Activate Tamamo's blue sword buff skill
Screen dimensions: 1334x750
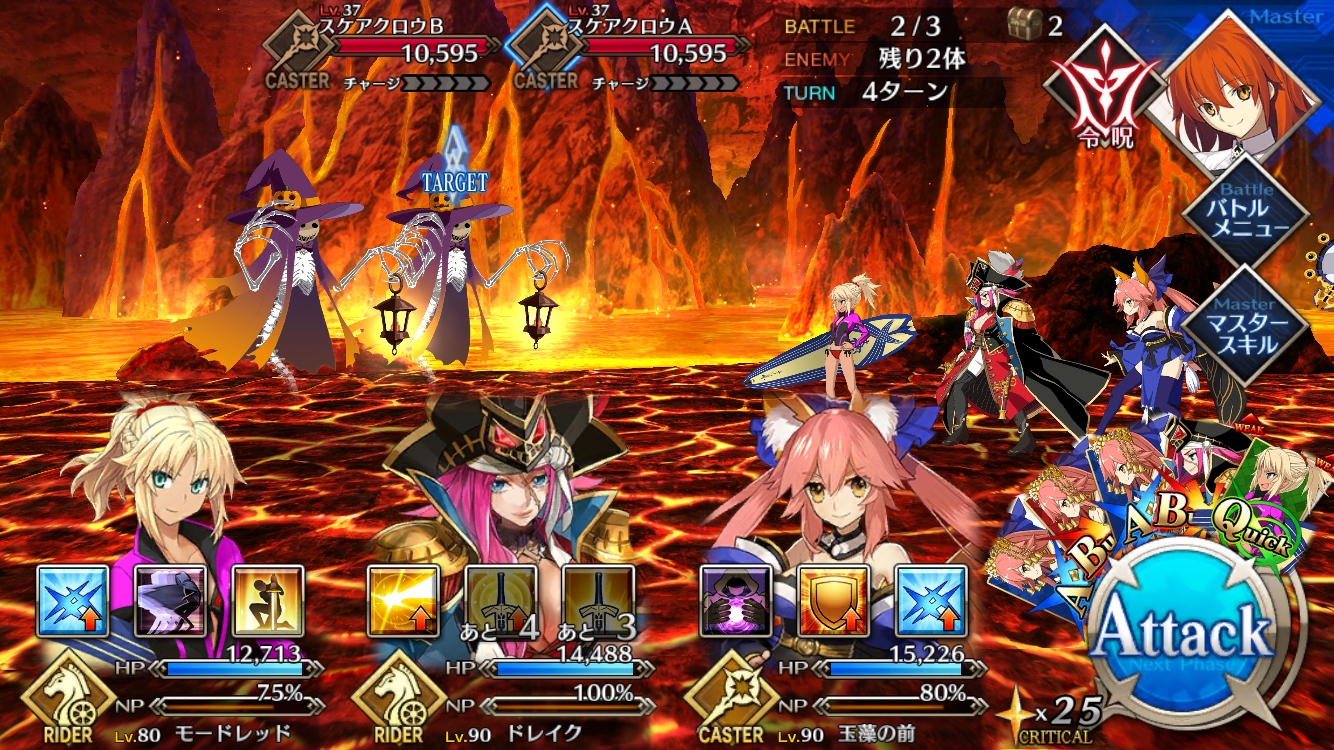(x=931, y=601)
